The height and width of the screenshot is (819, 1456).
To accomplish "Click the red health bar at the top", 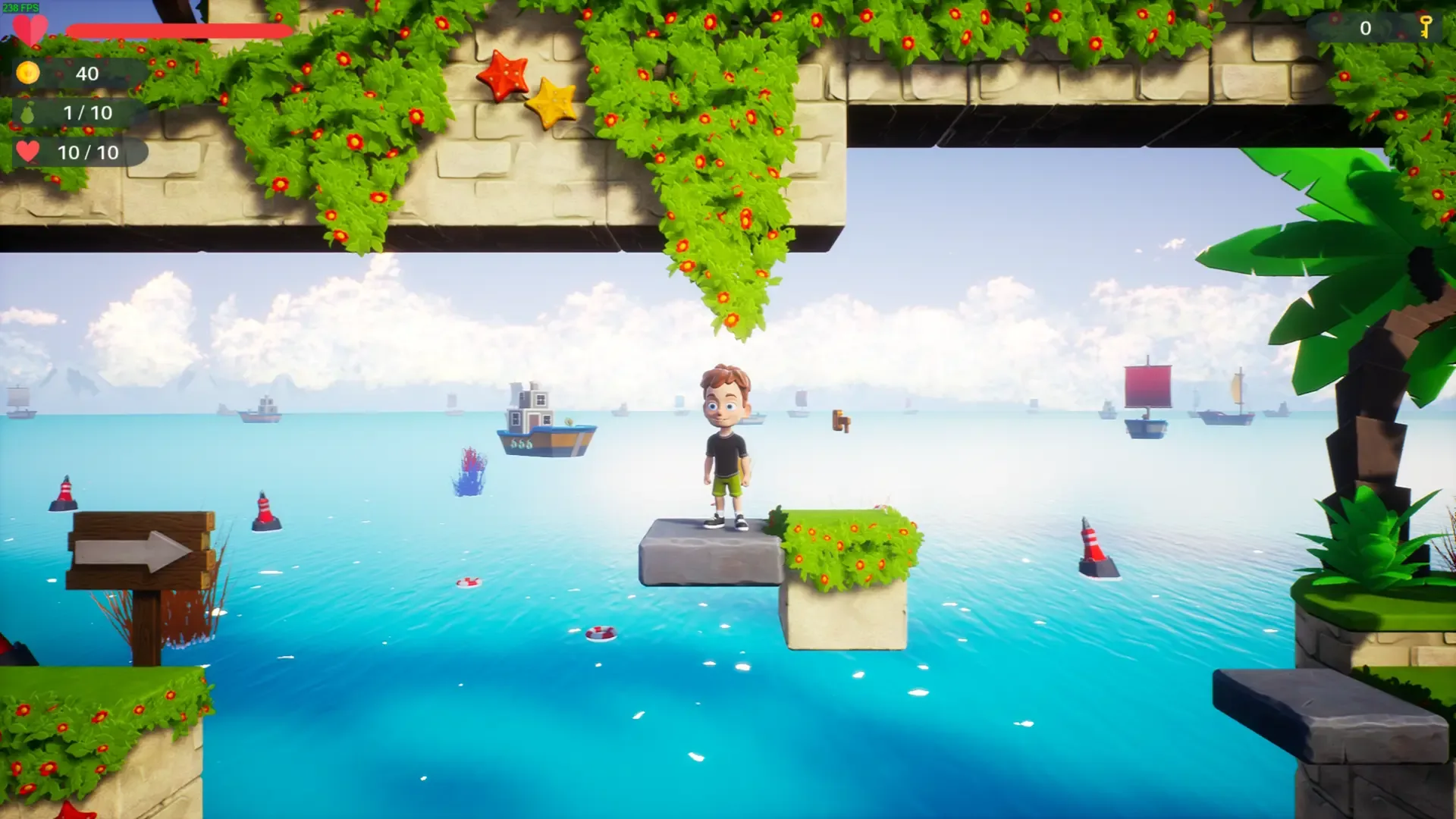I will click(178, 29).
